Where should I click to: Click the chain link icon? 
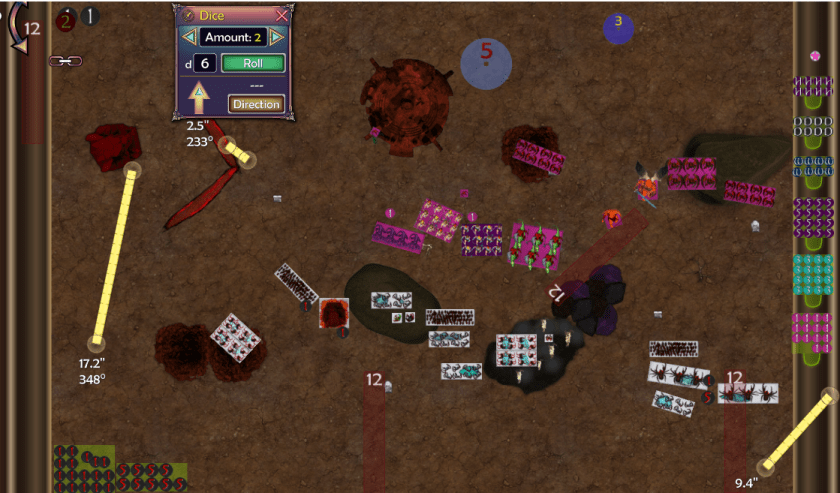(65, 61)
